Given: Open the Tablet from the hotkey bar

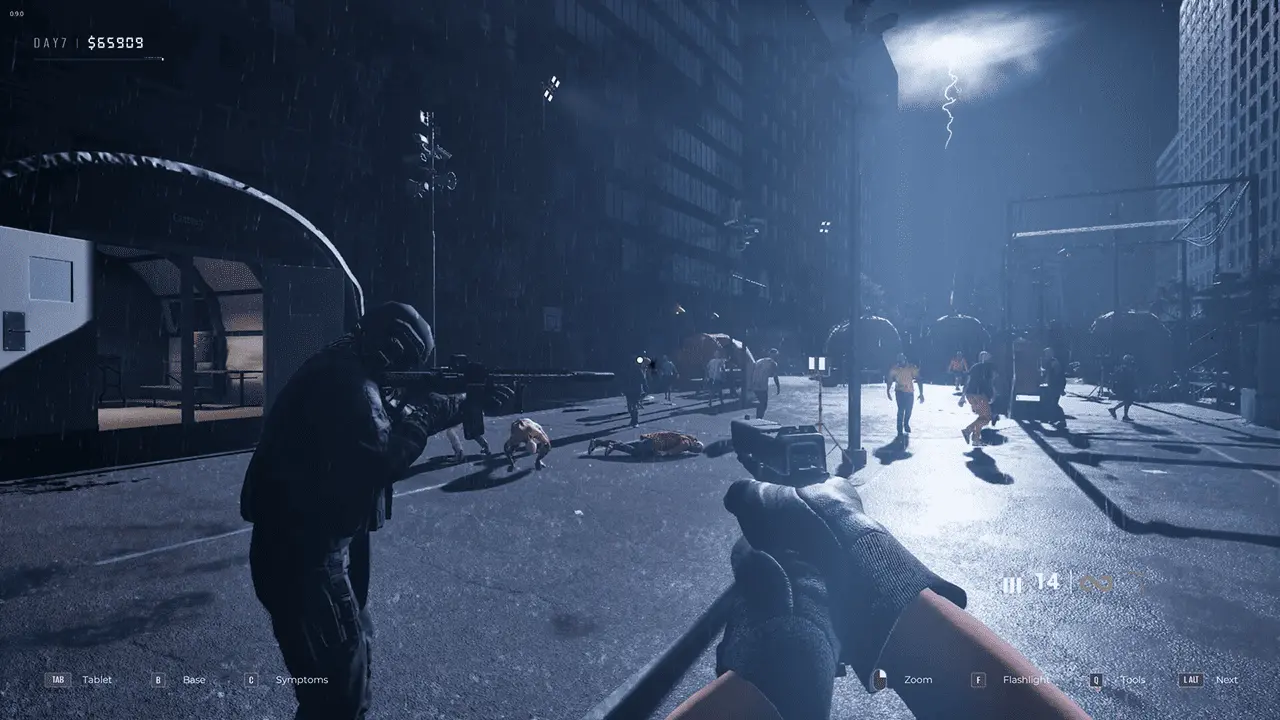Looking at the screenshot, I should click(x=97, y=679).
